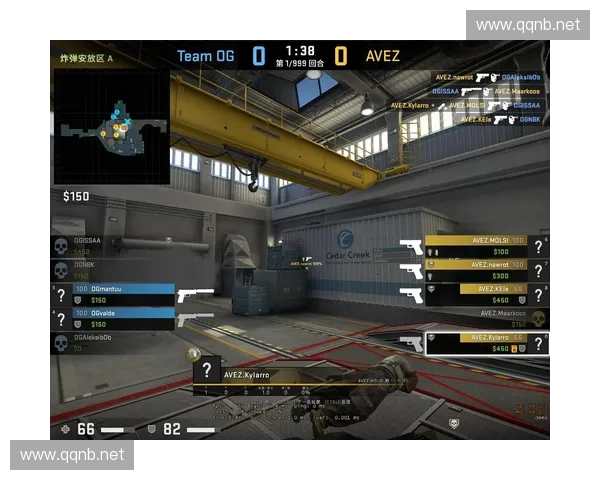Viewport: 600px width, 480px height.
Task: Select dead player OGNBK's row
Action: point(100,270)
